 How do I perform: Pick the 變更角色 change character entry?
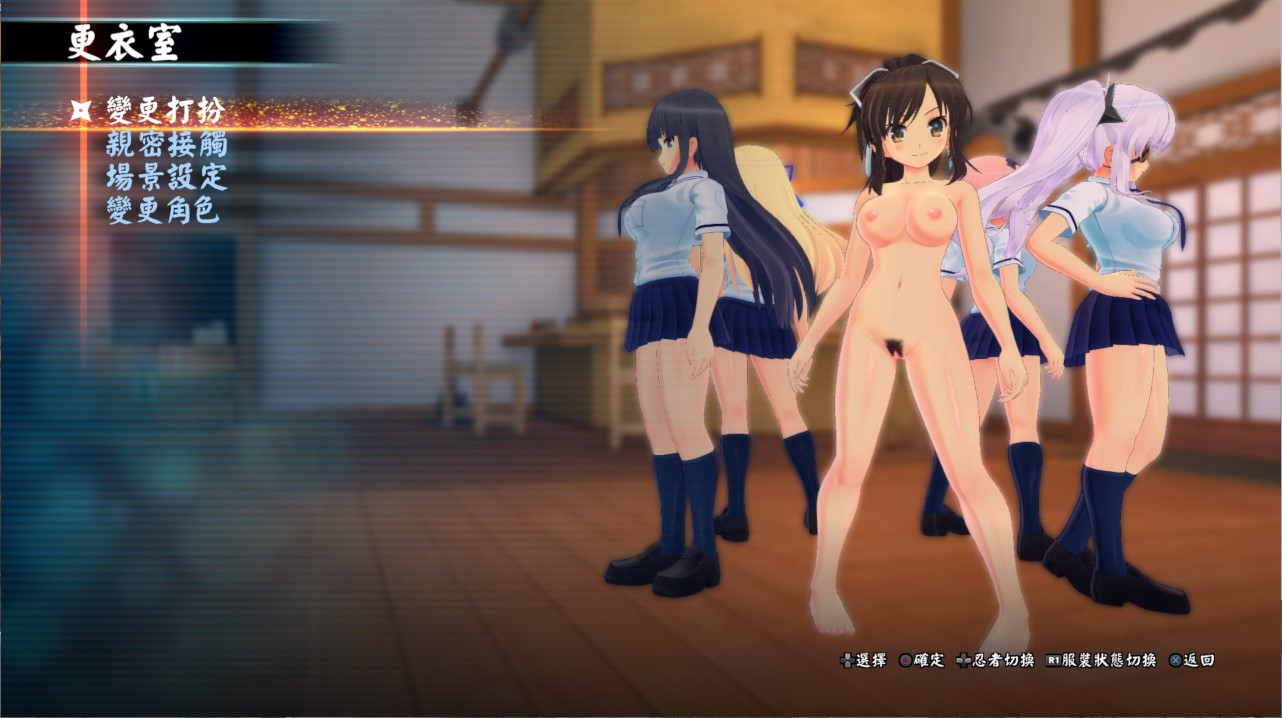(163, 210)
